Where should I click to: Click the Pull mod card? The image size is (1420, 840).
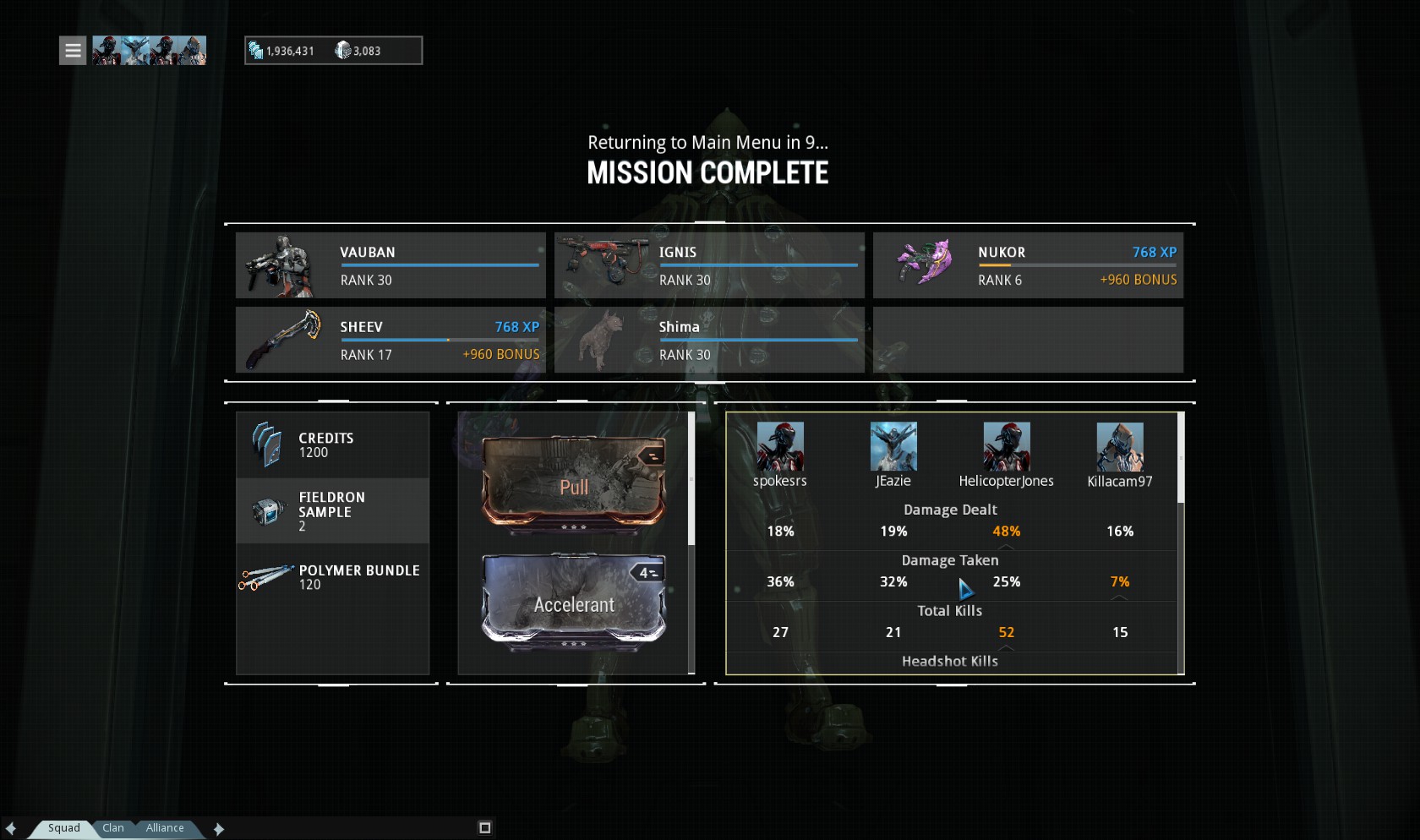(x=574, y=485)
